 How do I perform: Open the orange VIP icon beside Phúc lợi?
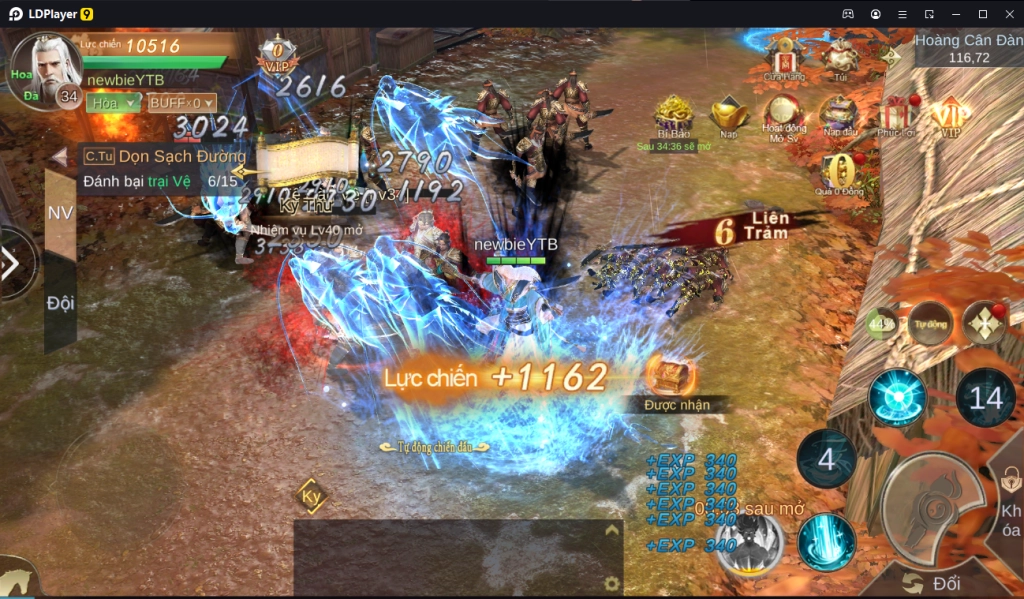point(949,114)
